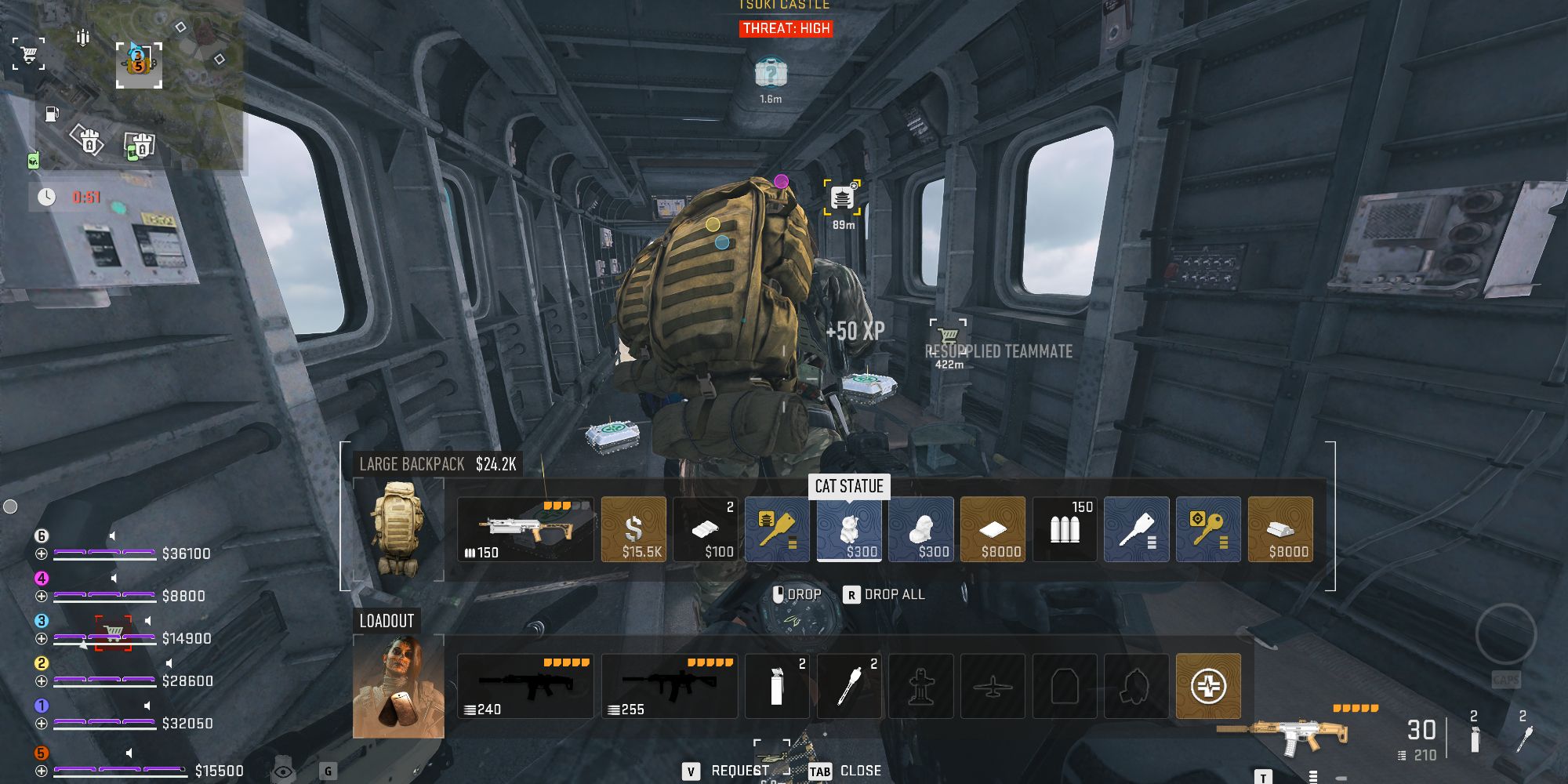The image size is (1568, 784).
Task: Click the white skeleton key
Action: pos(1136,529)
